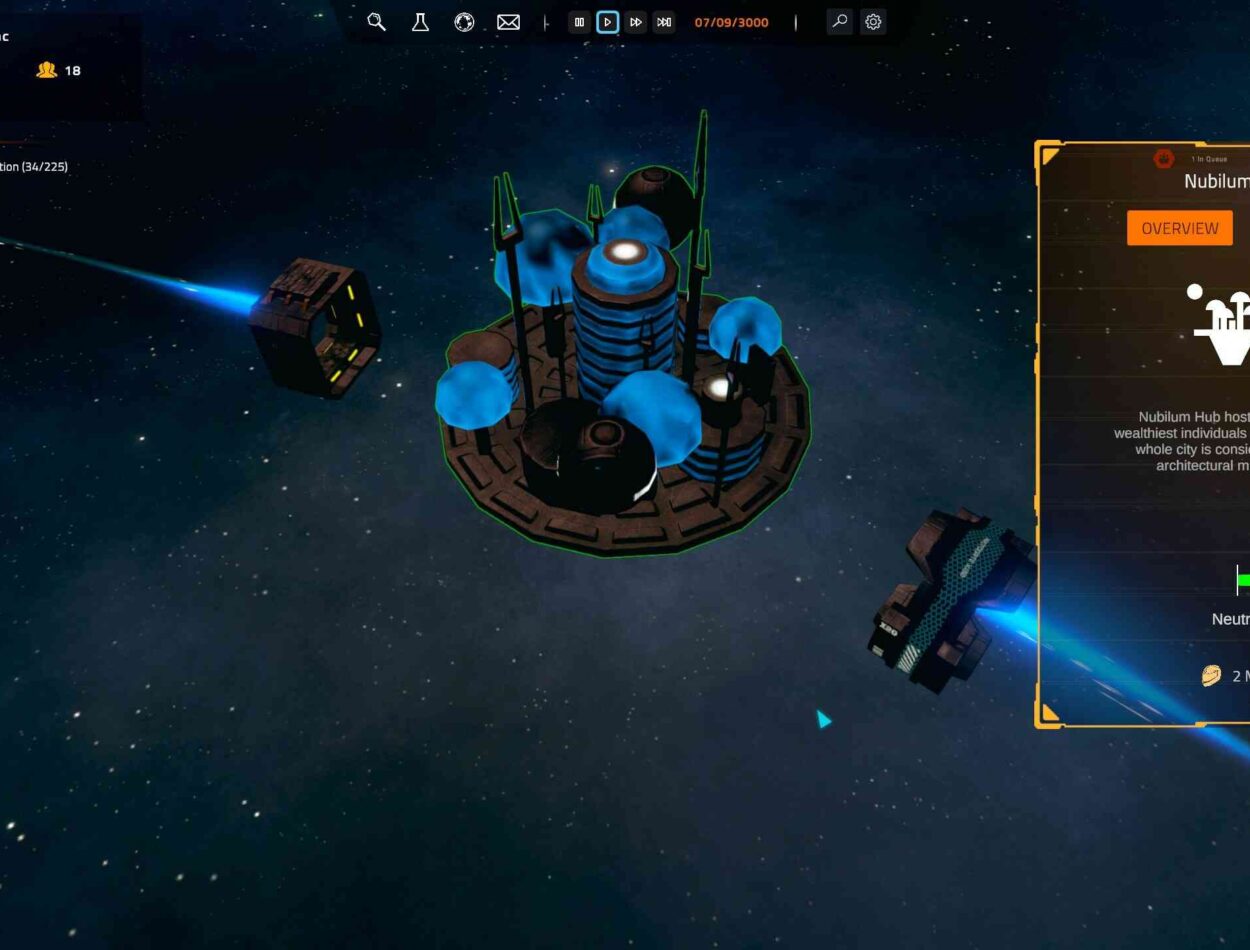Open the globe galaxy view icon
Viewport: 1250px width, 950px height.
pos(464,22)
